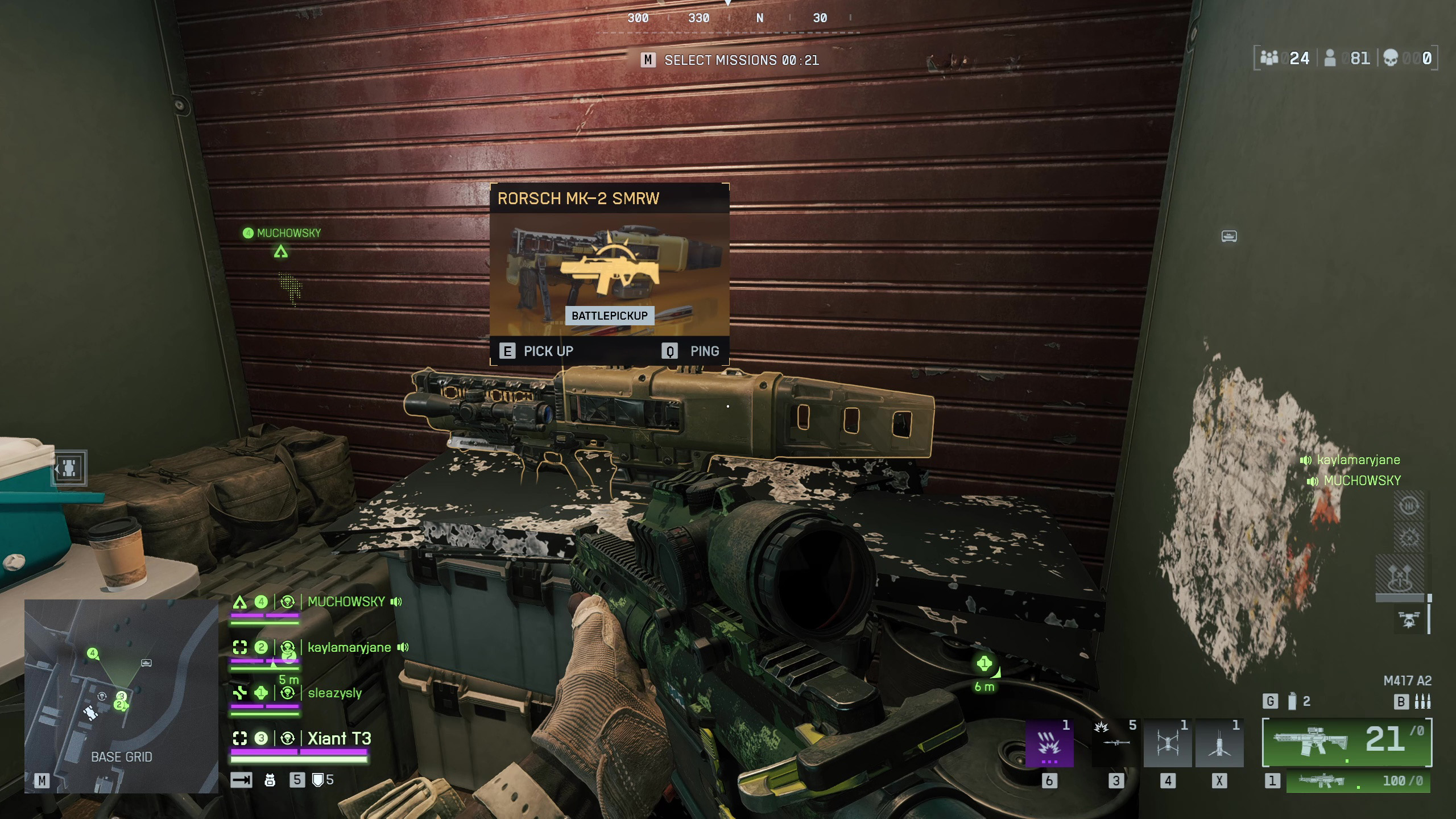The height and width of the screenshot is (819, 1456).
Task: Click the drone strike icon on right edge
Action: click(1408, 620)
